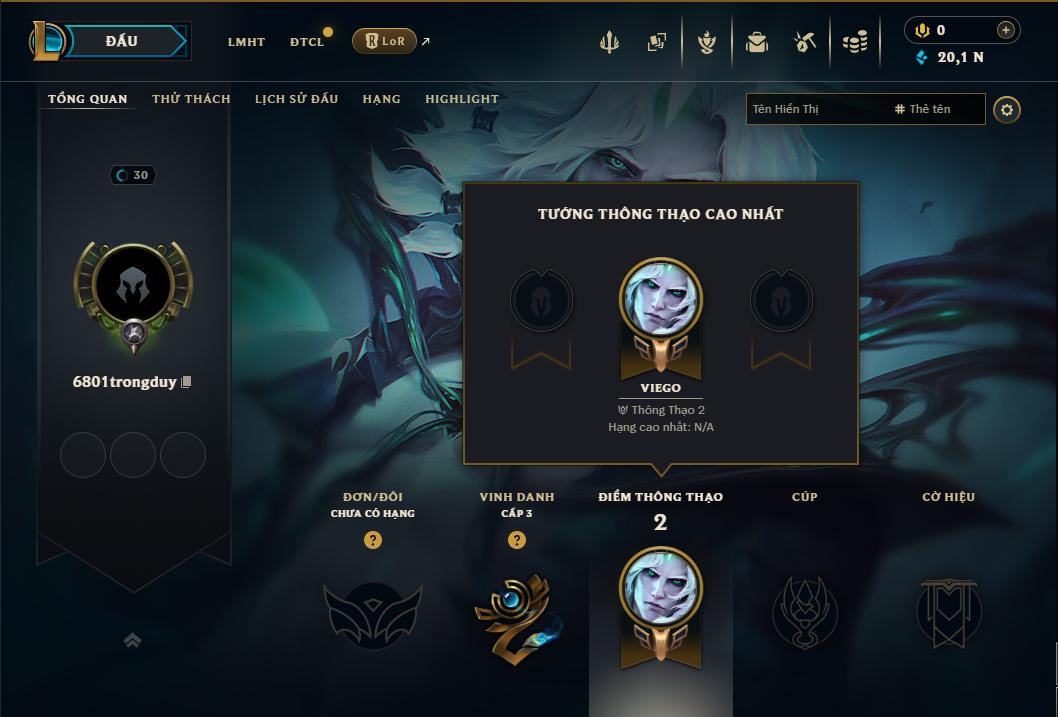1058x717 pixels.
Task: Start a match with the ĐẤU button
Action: coord(122,41)
